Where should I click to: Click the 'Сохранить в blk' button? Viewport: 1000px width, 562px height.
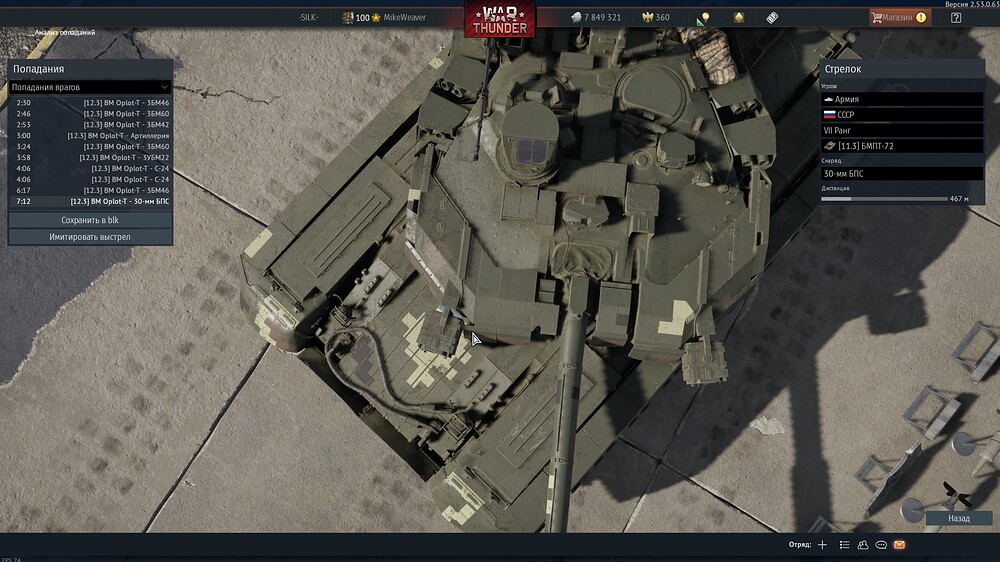click(90, 220)
